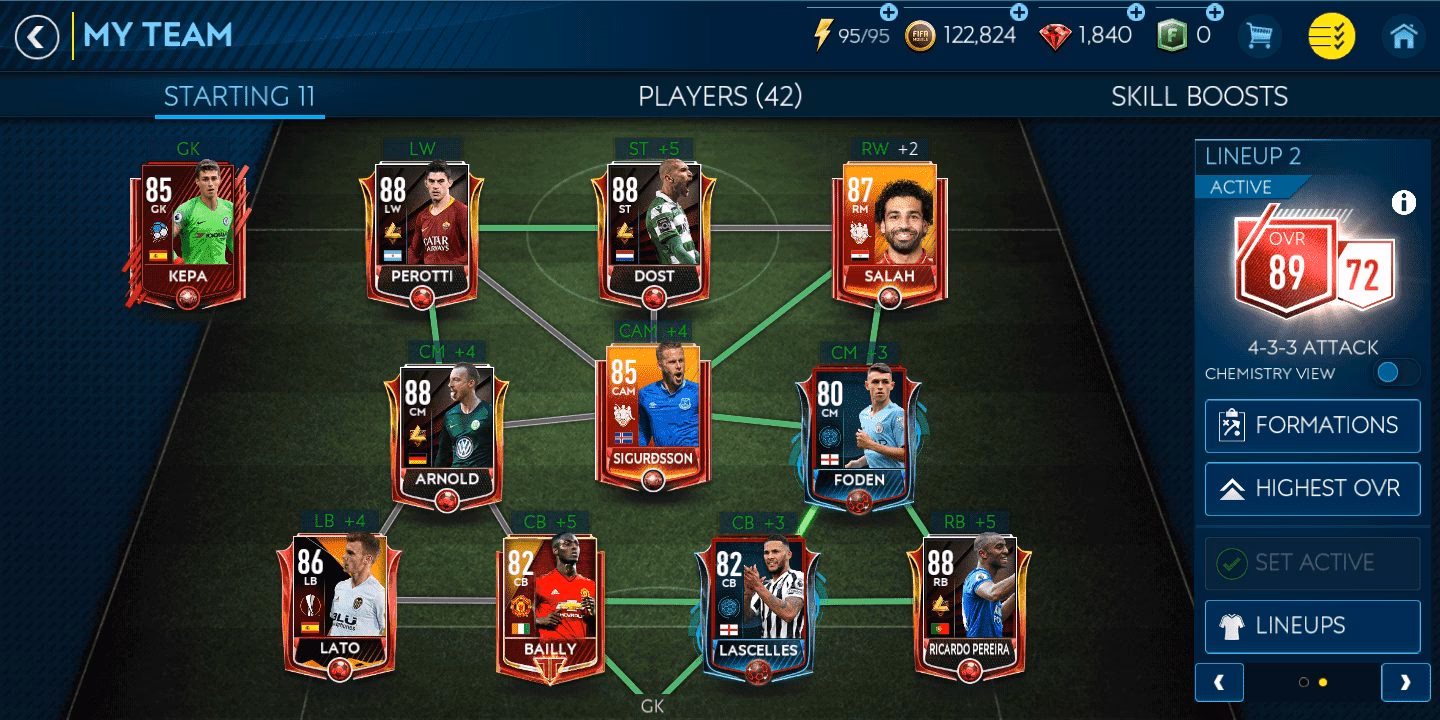Open the store via shopping cart icon

tap(1257, 34)
